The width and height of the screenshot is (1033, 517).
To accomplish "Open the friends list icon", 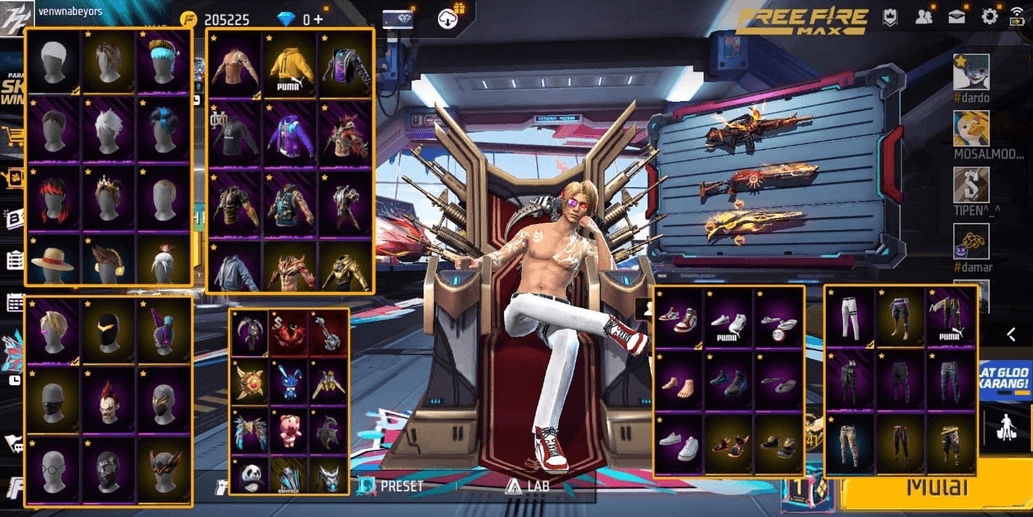I will pyautogui.click(x=924, y=16).
